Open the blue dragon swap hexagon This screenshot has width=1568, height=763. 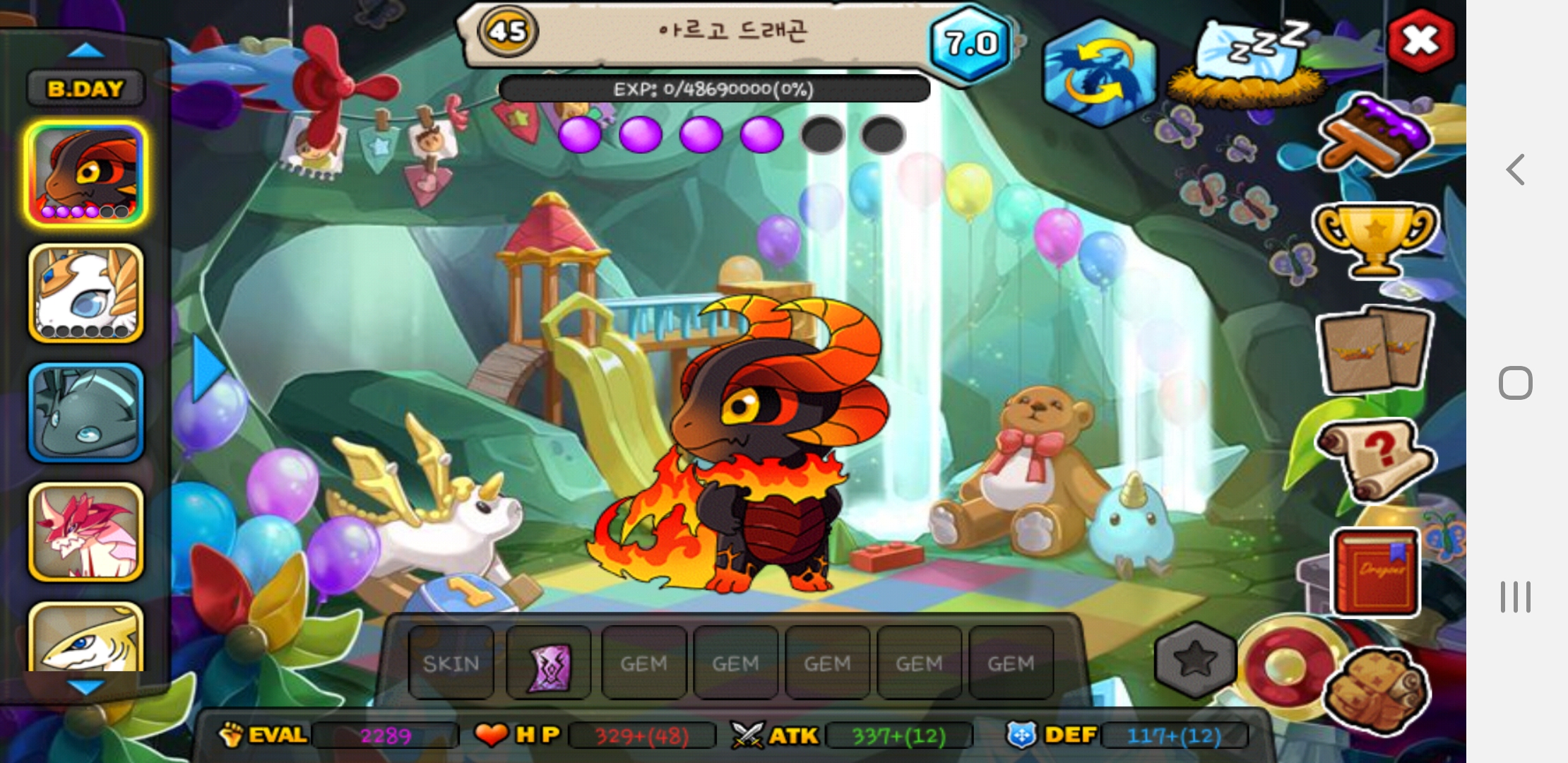coord(1099,72)
